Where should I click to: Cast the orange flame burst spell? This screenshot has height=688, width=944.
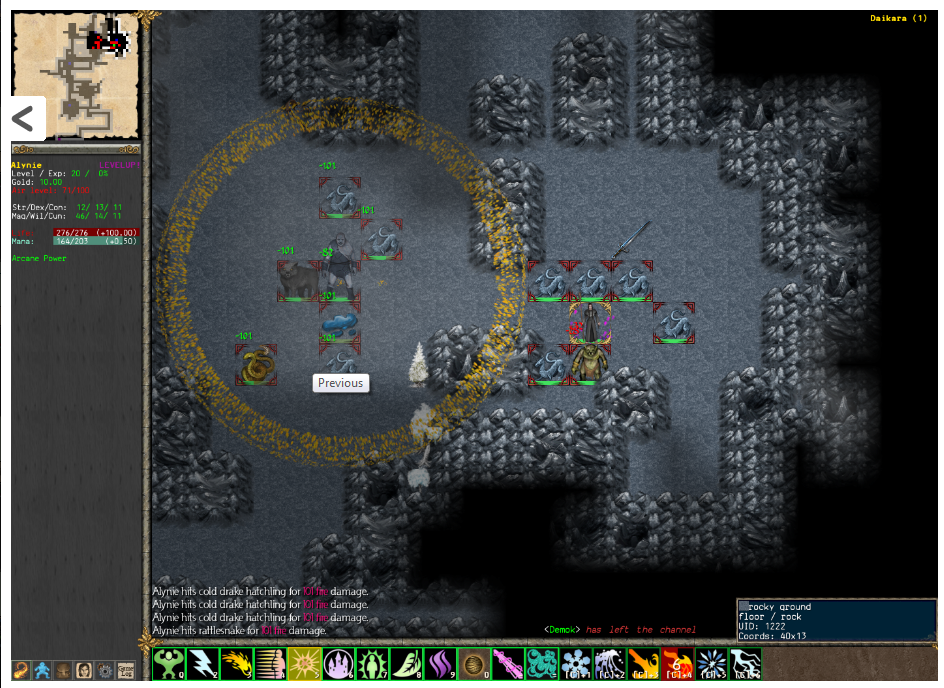(235, 664)
